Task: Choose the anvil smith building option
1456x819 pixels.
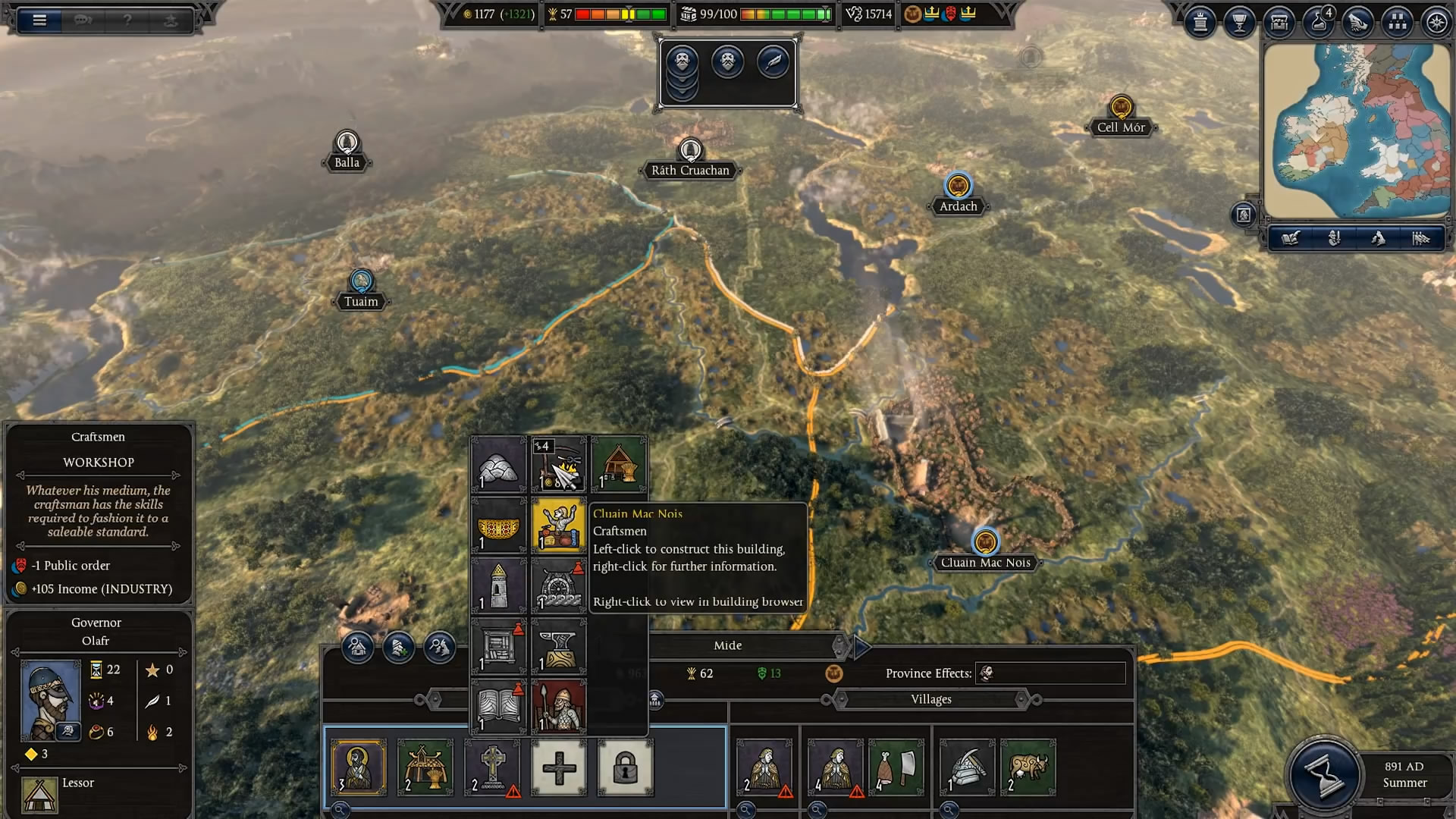Action: (x=559, y=646)
